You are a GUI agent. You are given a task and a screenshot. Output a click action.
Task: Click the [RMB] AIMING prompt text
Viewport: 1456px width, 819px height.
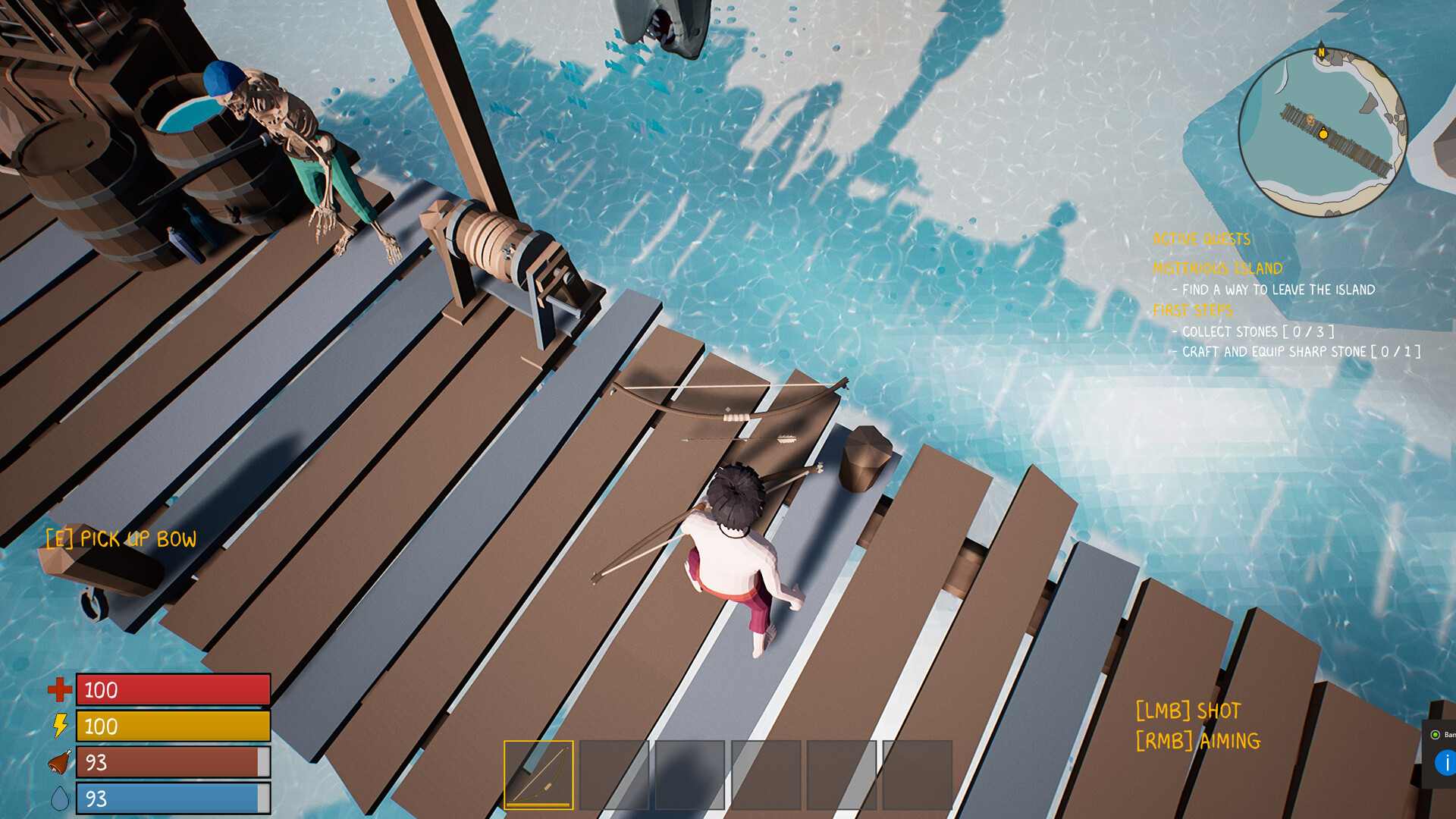tap(1197, 741)
